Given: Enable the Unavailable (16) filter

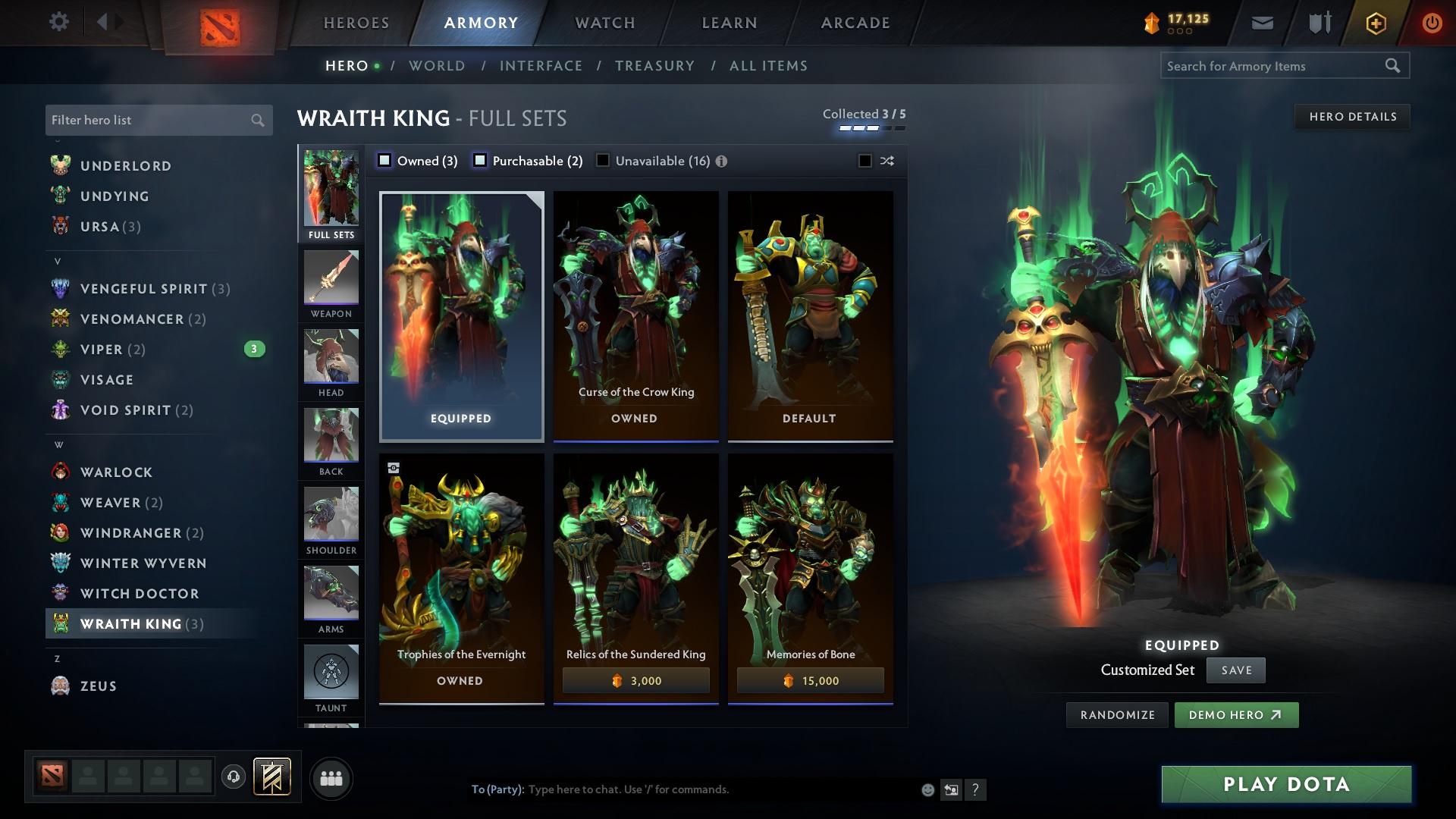Looking at the screenshot, I should pyautogui.click(x=603, y=160).
